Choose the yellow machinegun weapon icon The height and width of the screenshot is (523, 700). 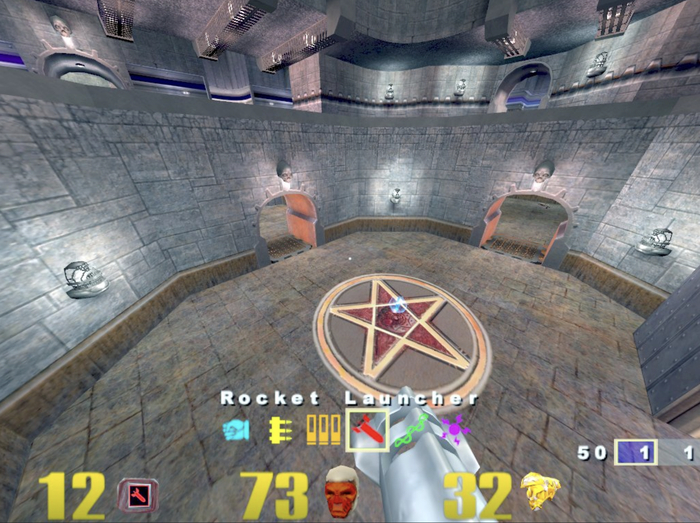click(x=279, y=431)
